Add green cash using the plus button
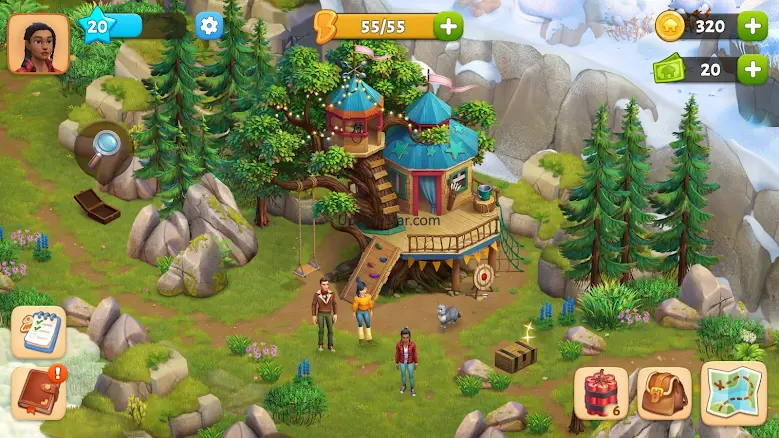Viewport: 779px width, 438px height. pyautogui.click(x=752, y=69)
